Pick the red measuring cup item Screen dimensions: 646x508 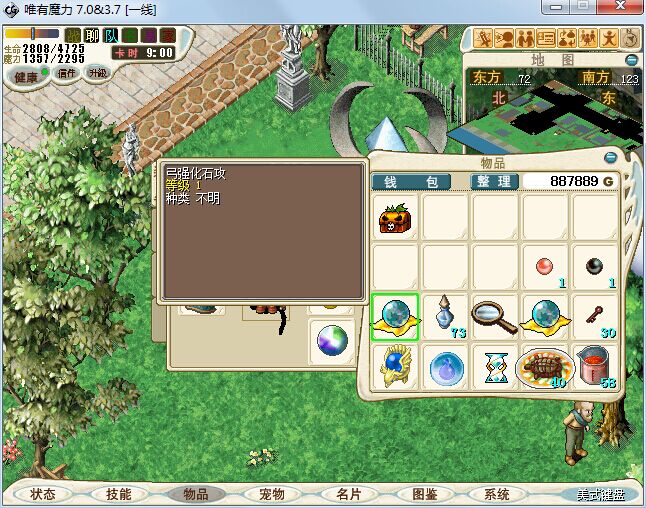pyautogui.click(x=594, y=367)
